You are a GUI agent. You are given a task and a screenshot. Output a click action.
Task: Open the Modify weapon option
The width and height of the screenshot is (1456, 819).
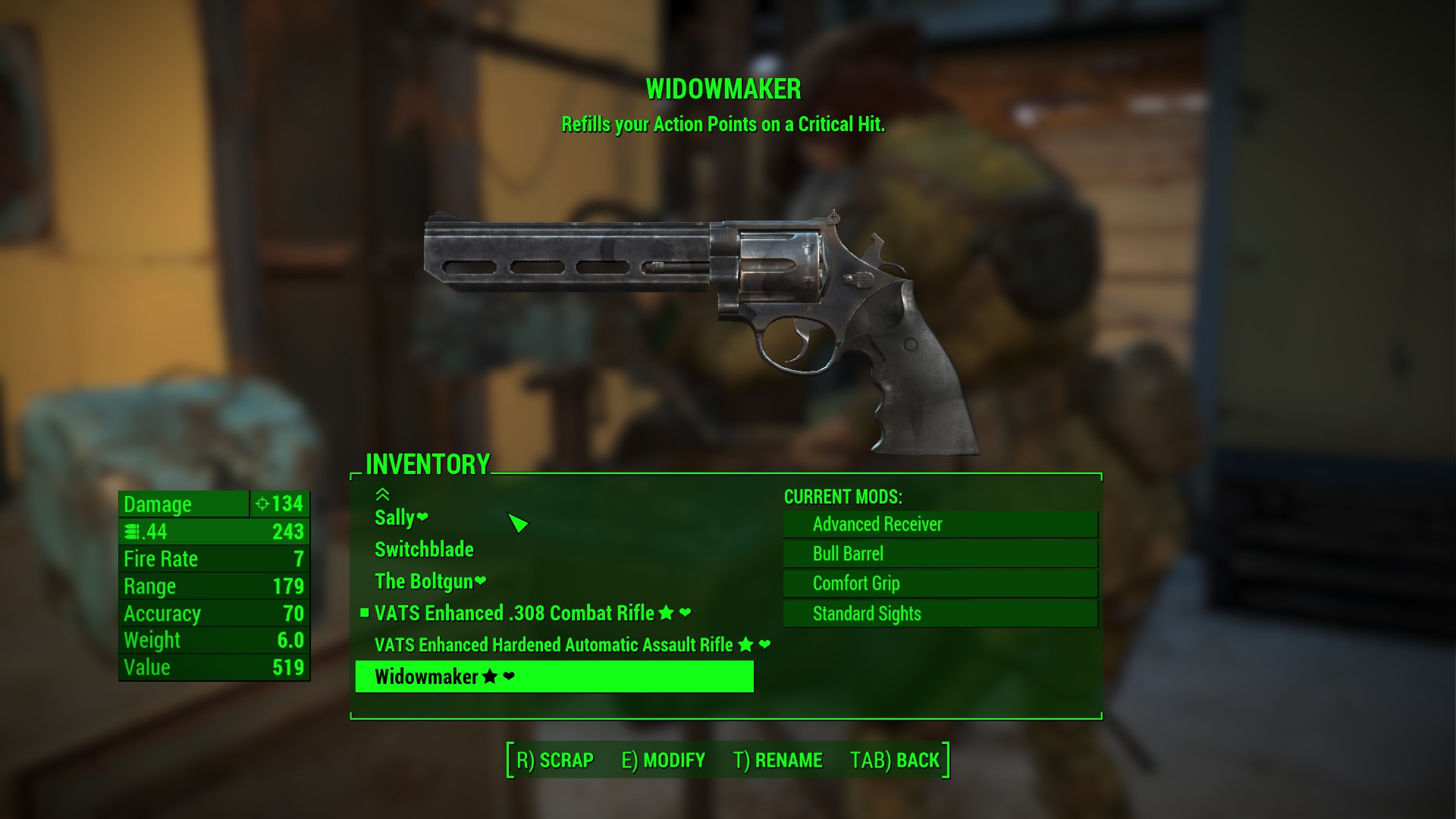tap(664, 760)
